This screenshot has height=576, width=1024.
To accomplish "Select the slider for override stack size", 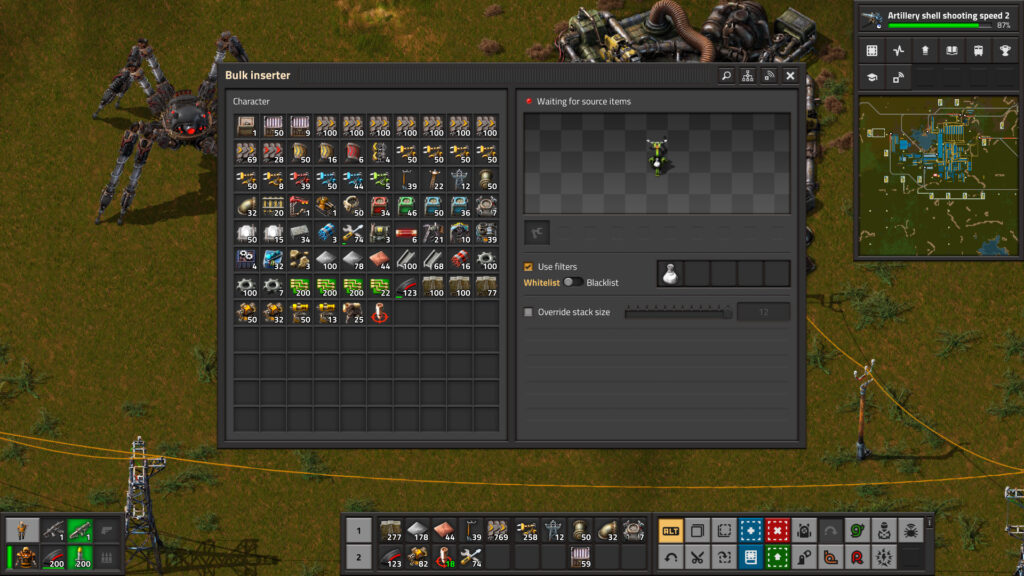I will click(x=678, y=312).
